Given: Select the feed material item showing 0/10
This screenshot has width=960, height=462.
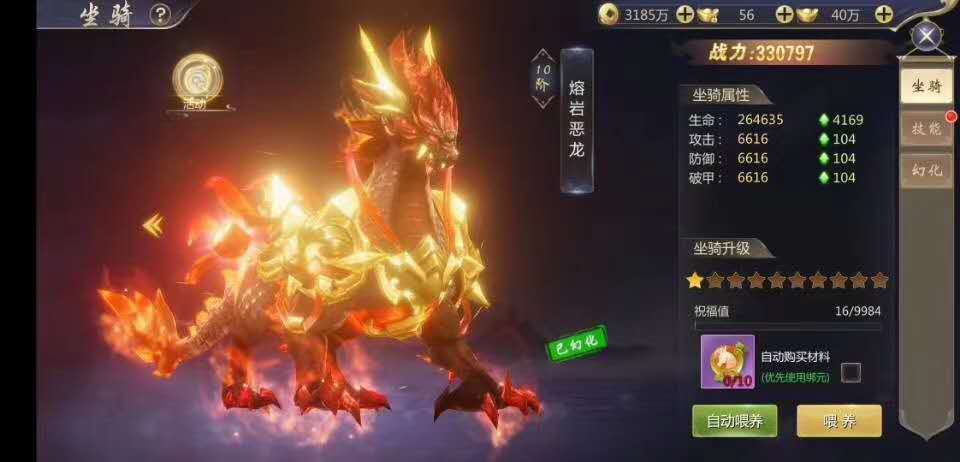Looking at the screenshot, I should coord(727,361).
